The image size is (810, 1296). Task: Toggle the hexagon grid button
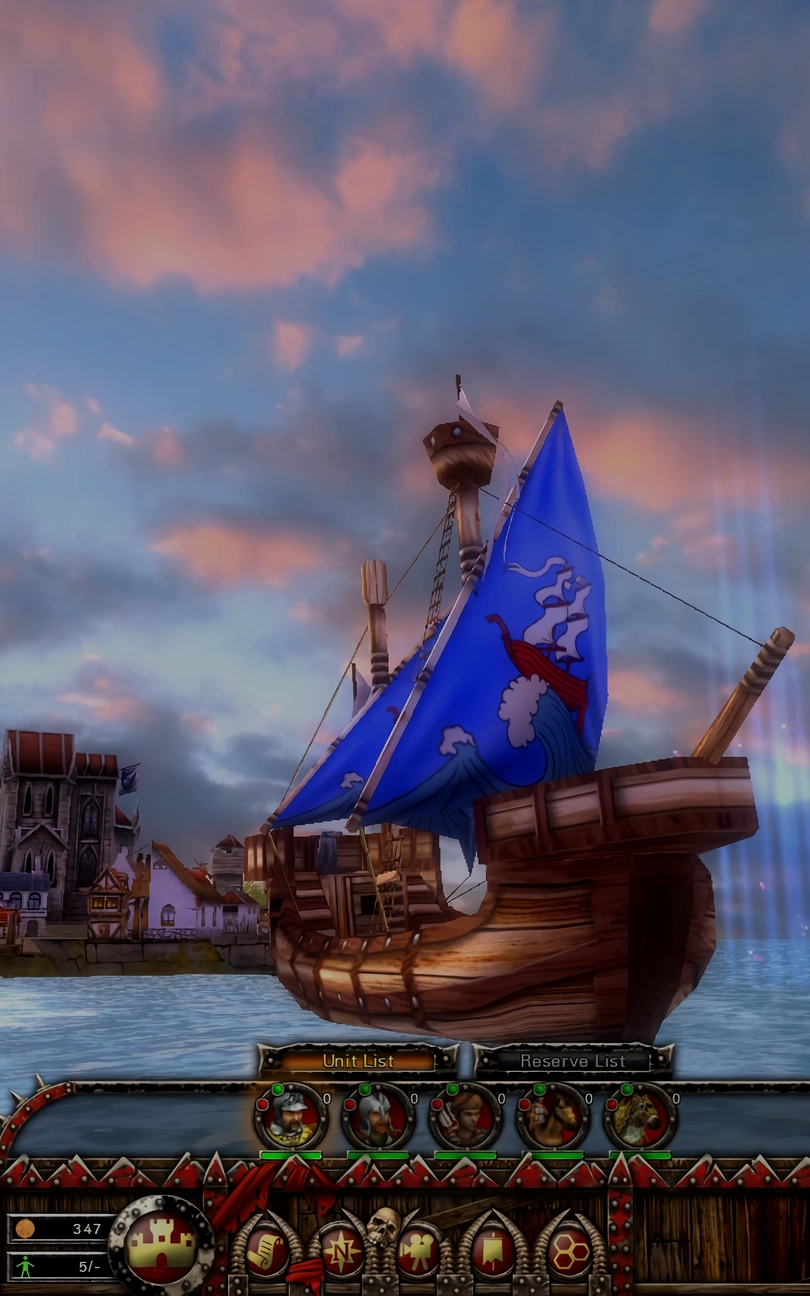coord(570,1251)
